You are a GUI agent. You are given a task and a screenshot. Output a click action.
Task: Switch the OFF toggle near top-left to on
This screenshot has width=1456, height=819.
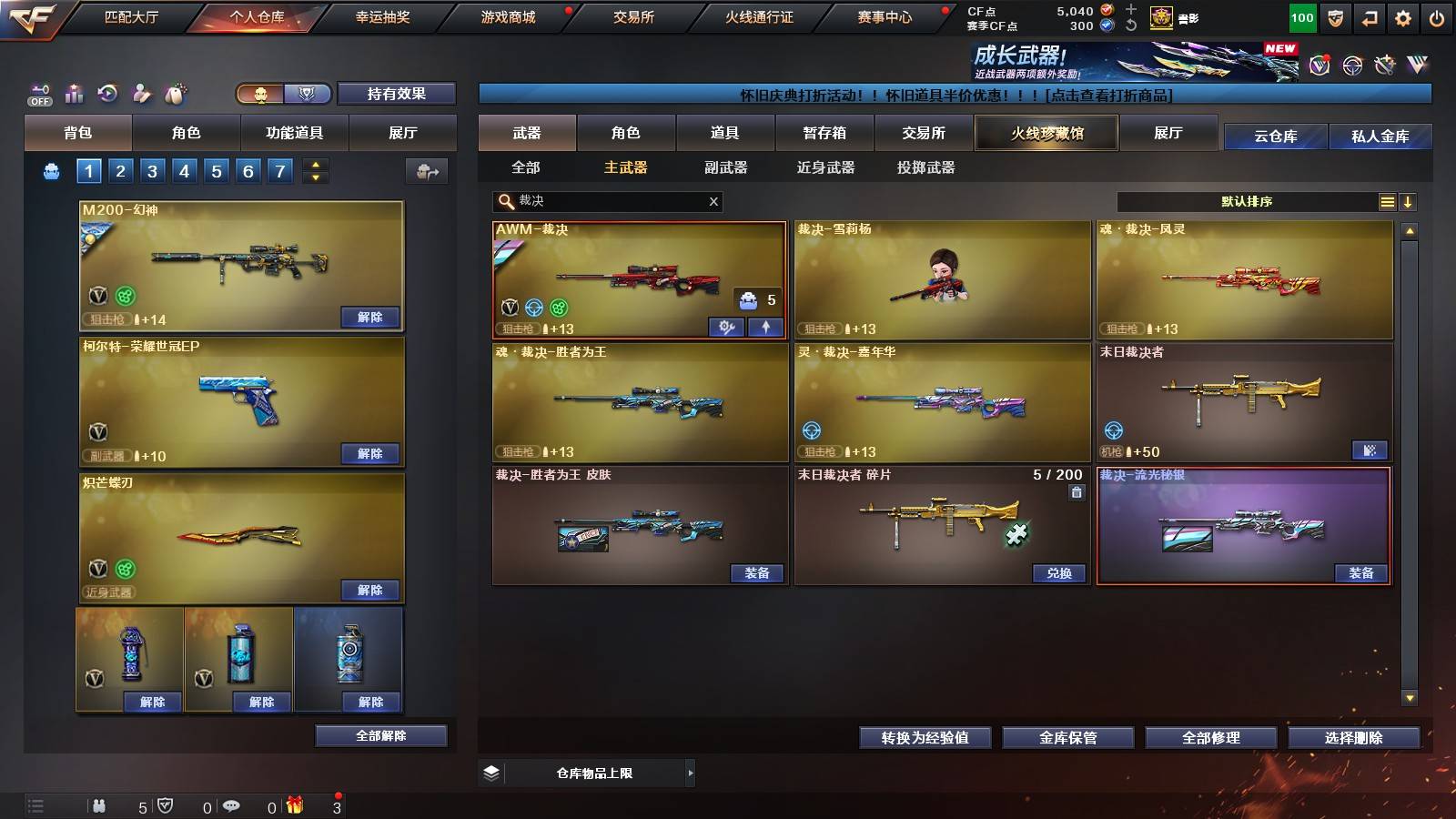pyautogui.click(x=40, y=100)
